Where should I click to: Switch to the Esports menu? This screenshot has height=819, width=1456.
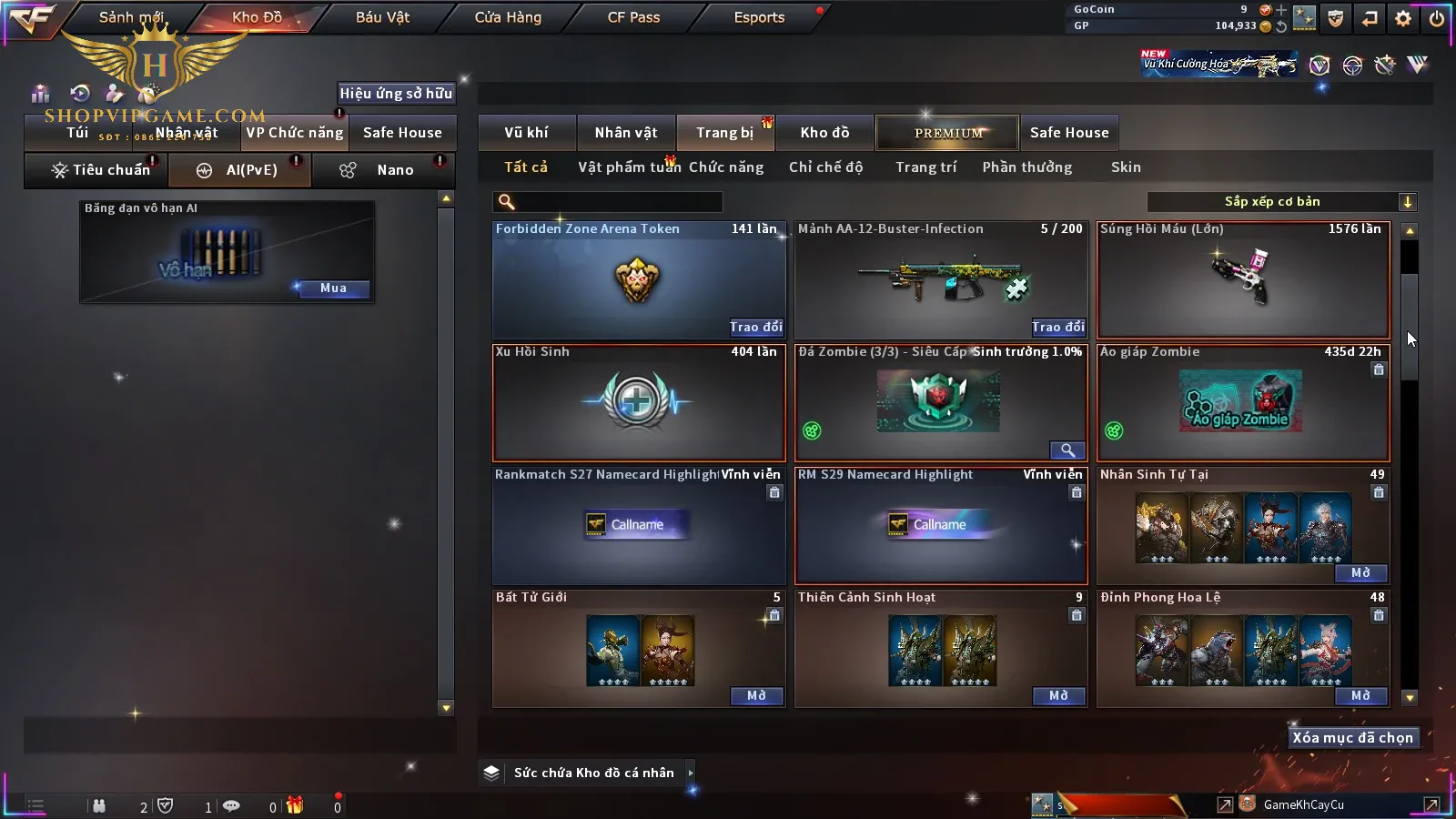click(759, 17)
